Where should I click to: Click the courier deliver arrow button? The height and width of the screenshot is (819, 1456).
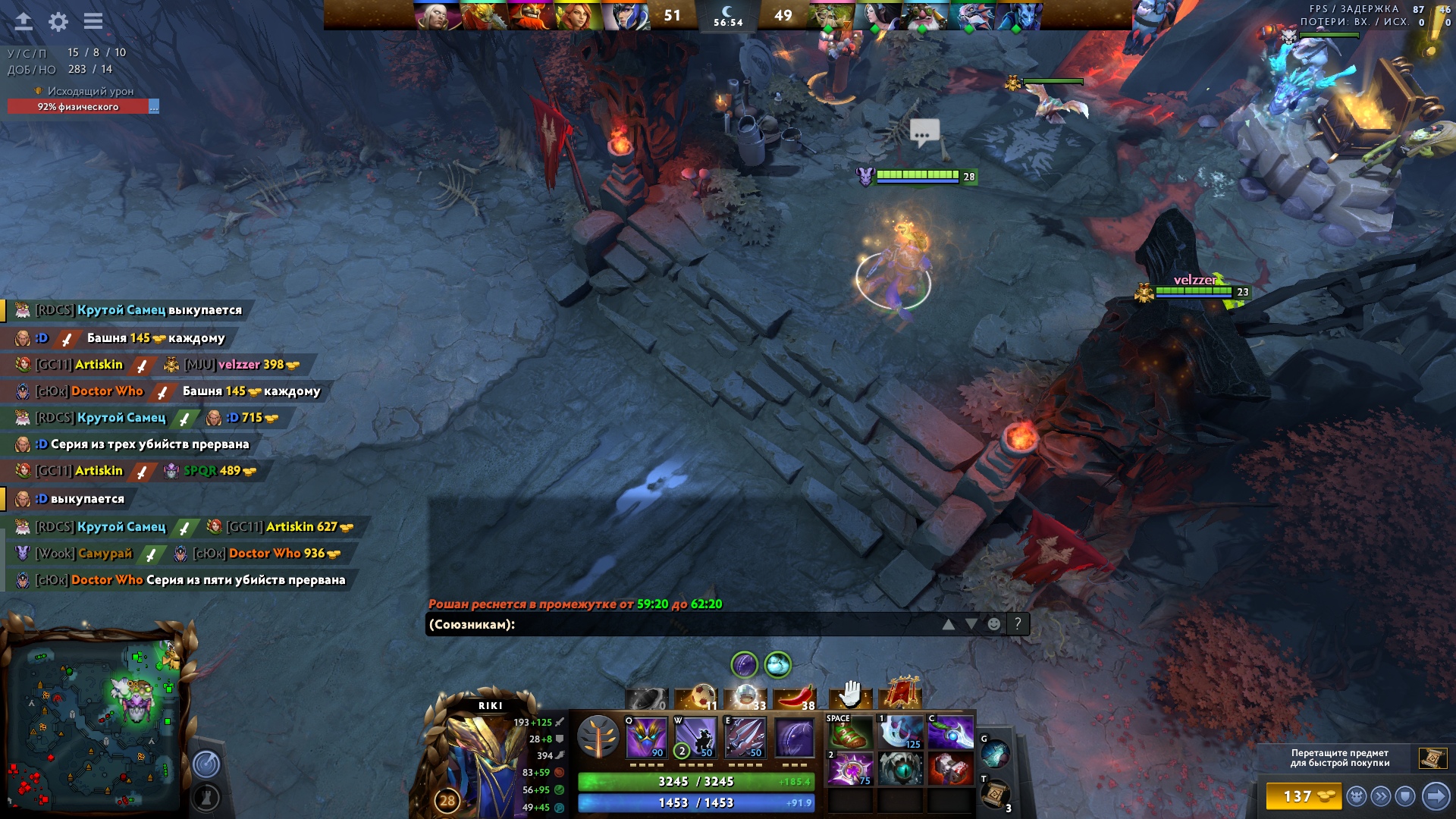[1436, 796]
